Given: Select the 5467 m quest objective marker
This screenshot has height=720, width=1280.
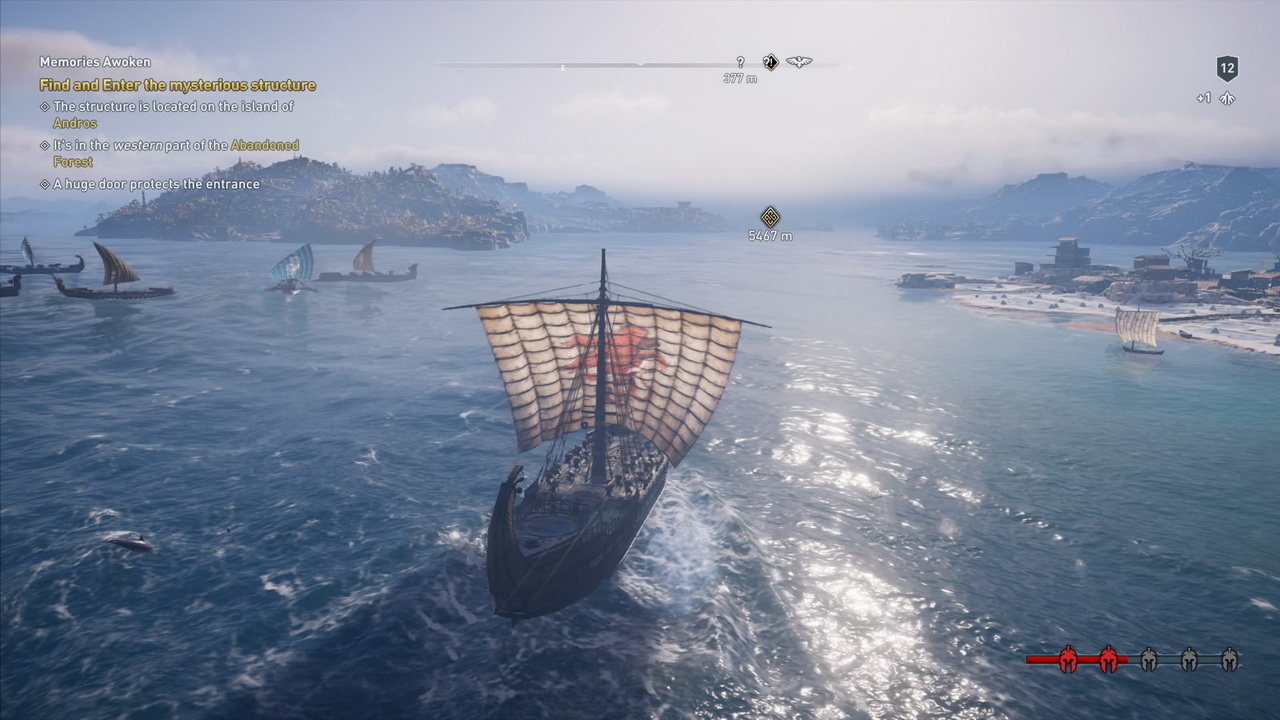Looking at the screenshot, I should pos(770,217).
